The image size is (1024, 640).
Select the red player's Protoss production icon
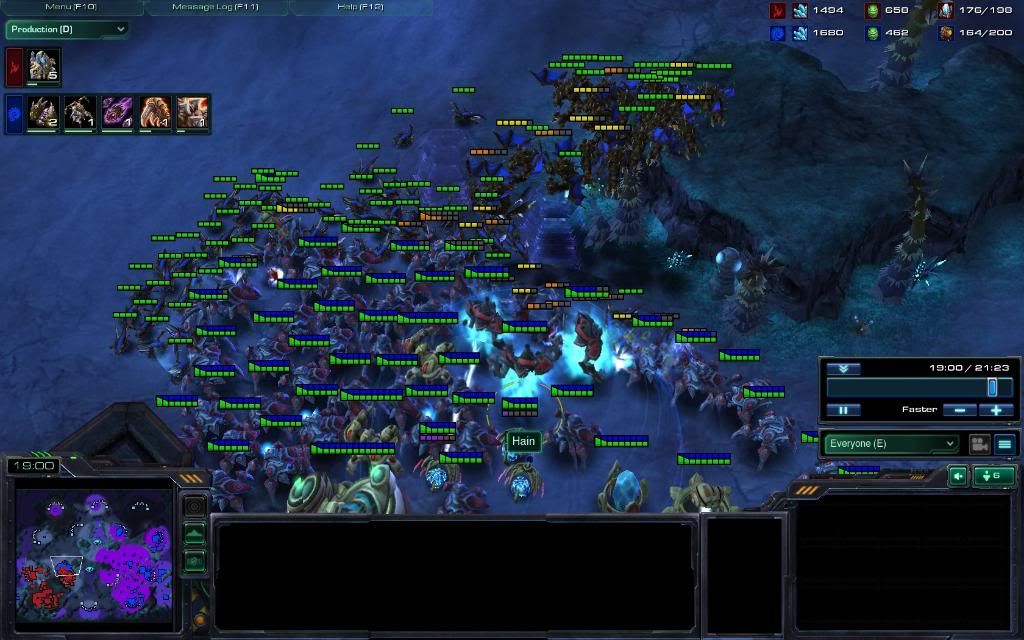(x=44, y=66)
